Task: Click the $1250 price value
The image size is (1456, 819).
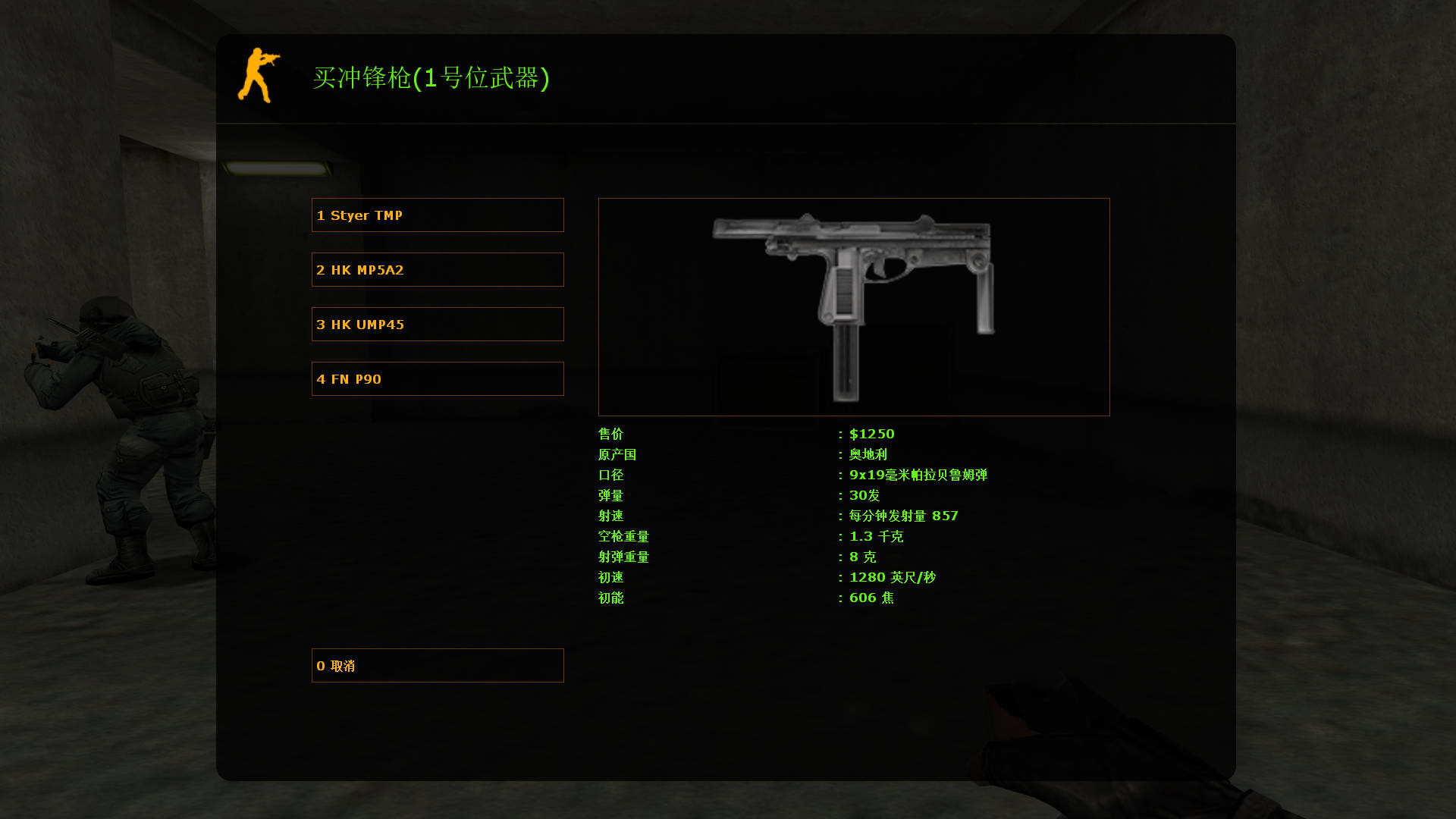Action: click(871, 434)
